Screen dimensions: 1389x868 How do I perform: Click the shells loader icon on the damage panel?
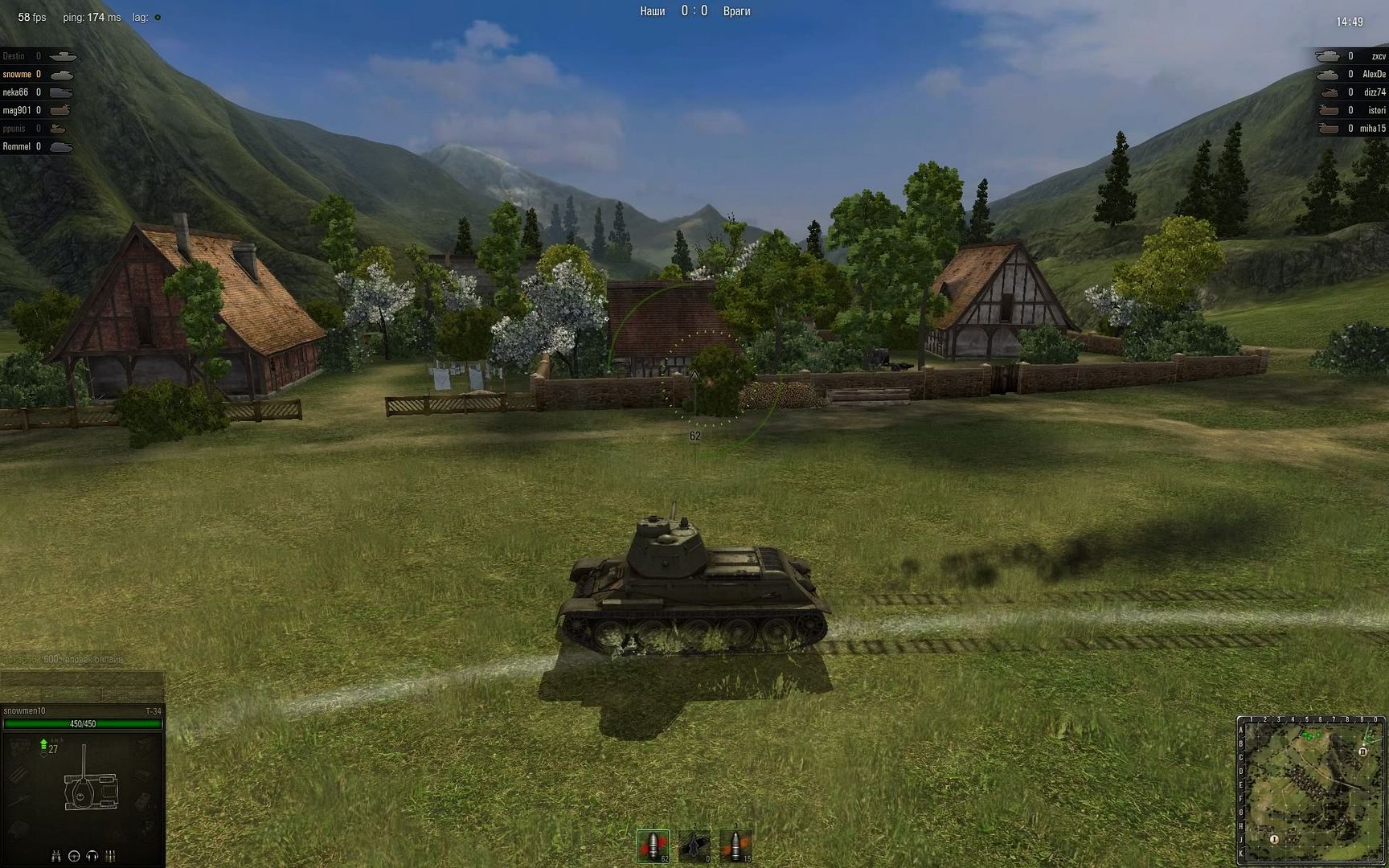click(111, 856)
